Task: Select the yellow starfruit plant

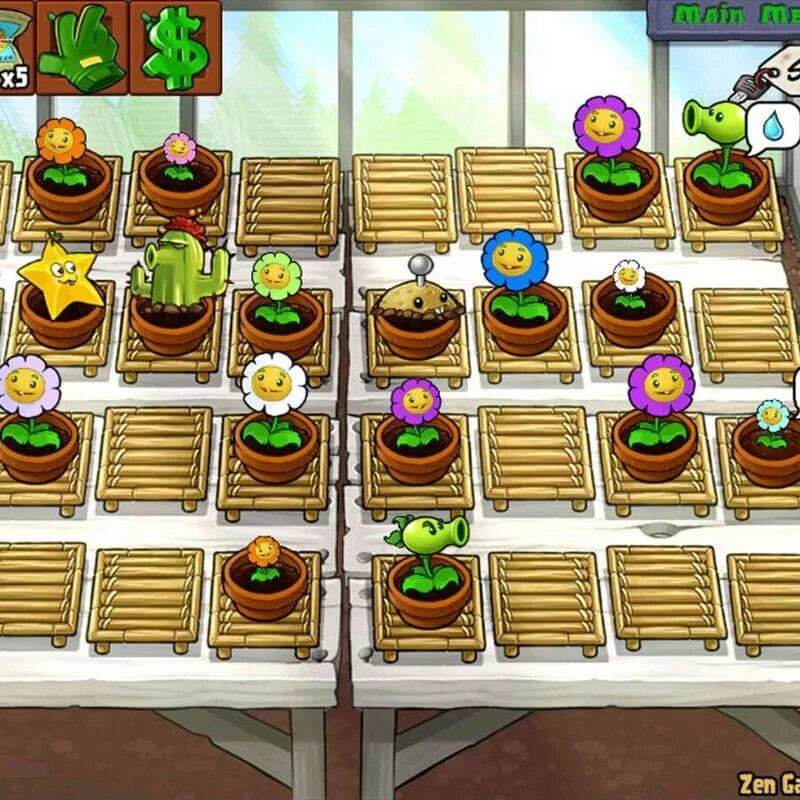Action: [x=58, y=274]
